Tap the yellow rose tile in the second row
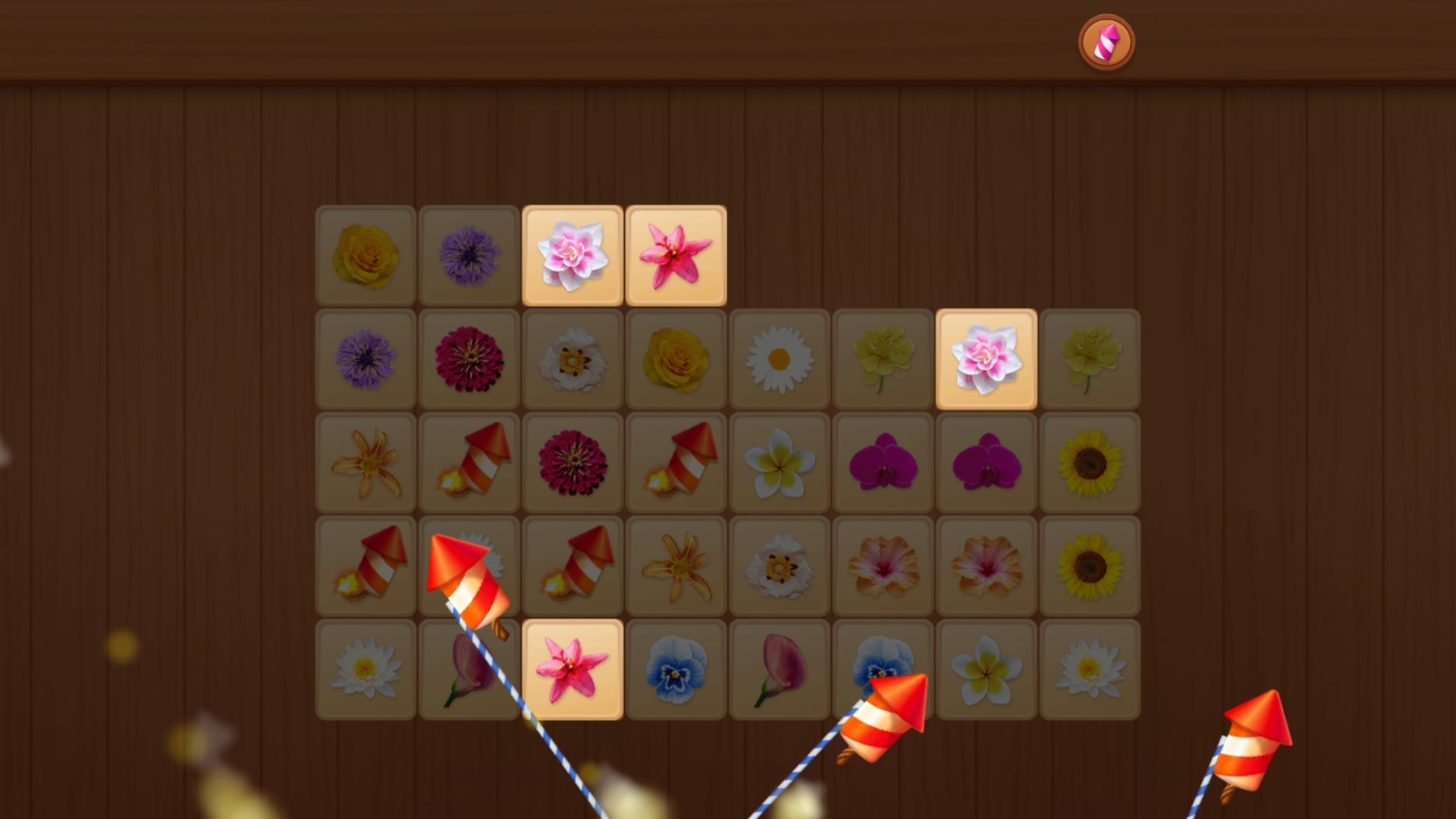 676,359
